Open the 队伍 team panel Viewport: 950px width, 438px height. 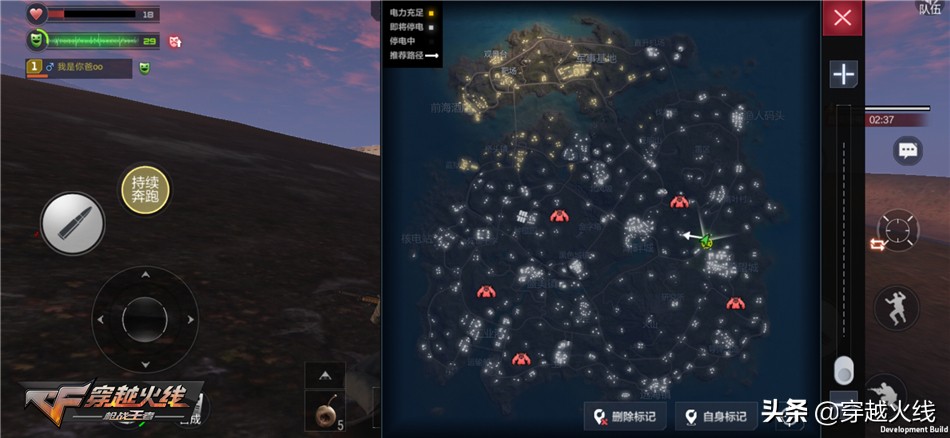(x=929, y=9)
